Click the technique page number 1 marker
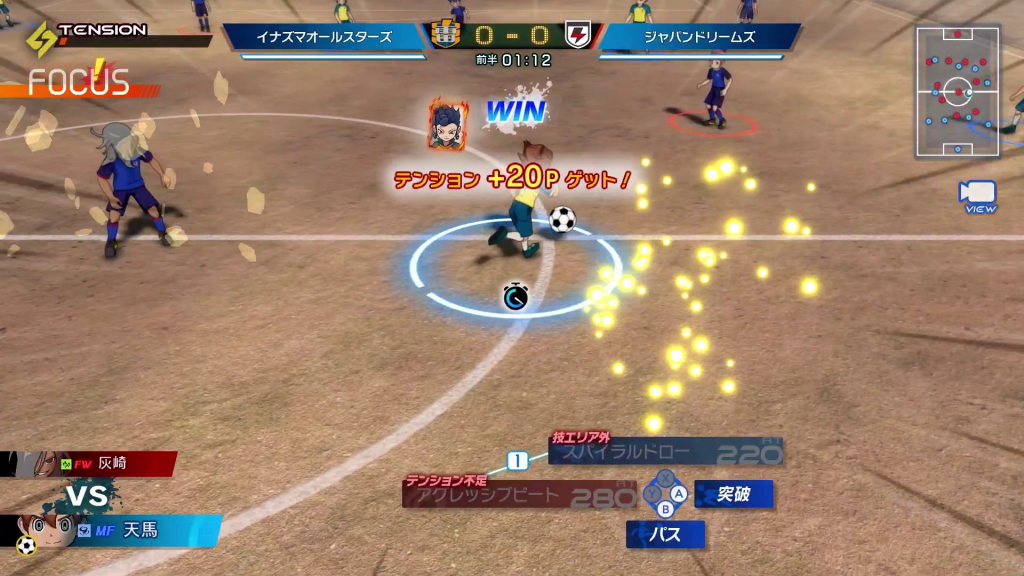This screenshot has width=1024, height=576. pos(517,461)
